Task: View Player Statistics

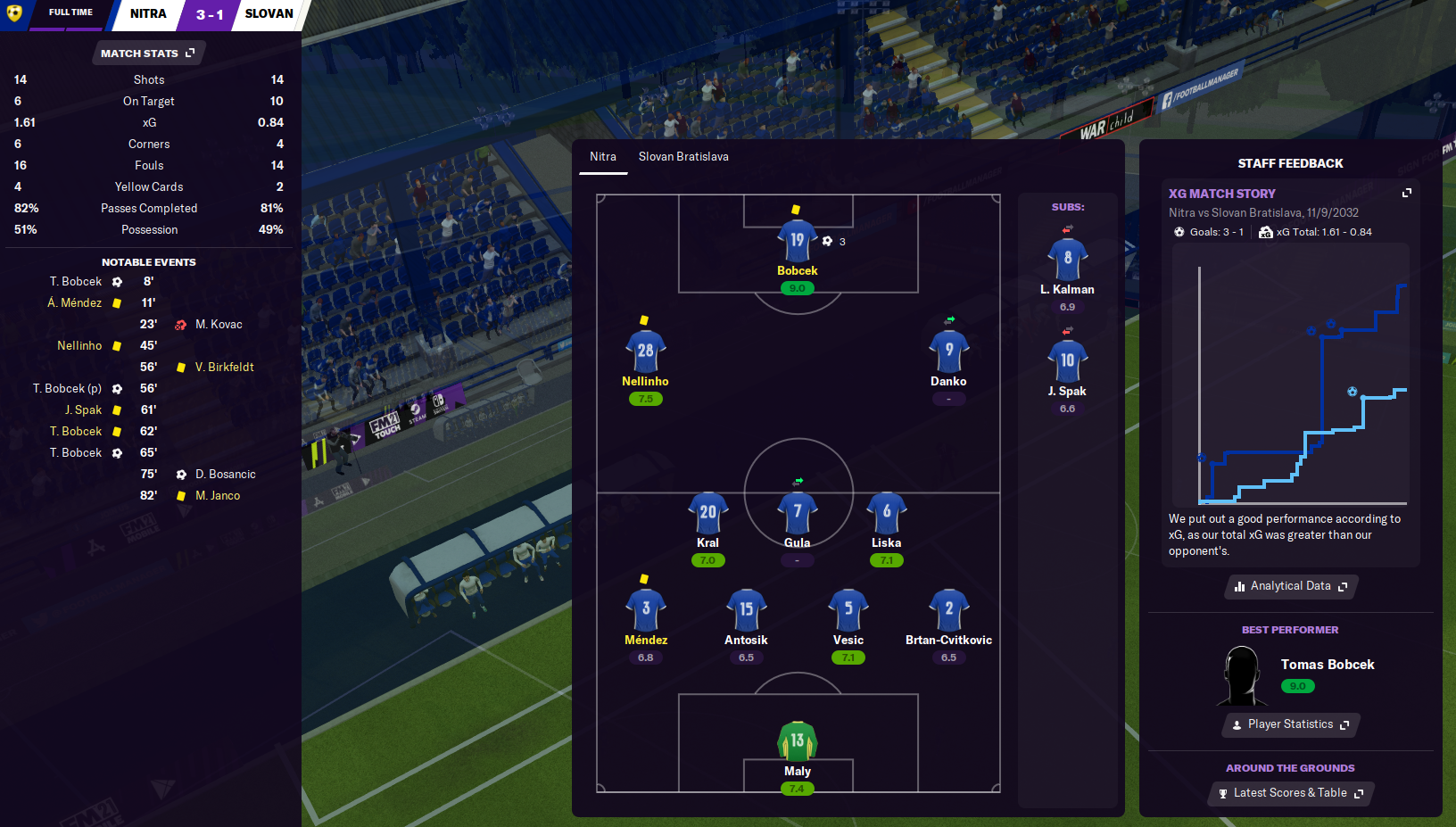Action: tap(1290, 724)
